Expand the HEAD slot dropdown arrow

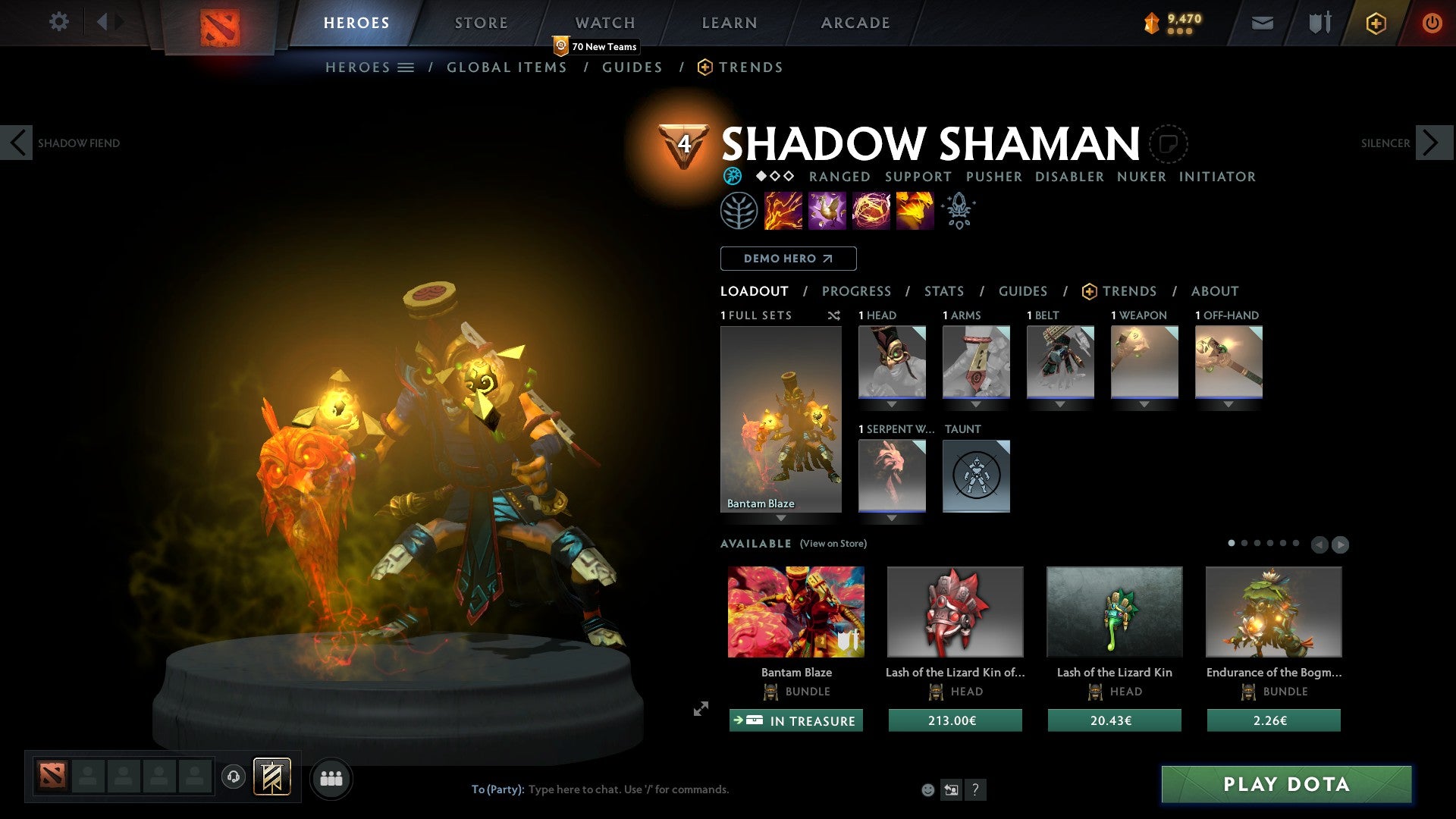(x=893, y=404)
